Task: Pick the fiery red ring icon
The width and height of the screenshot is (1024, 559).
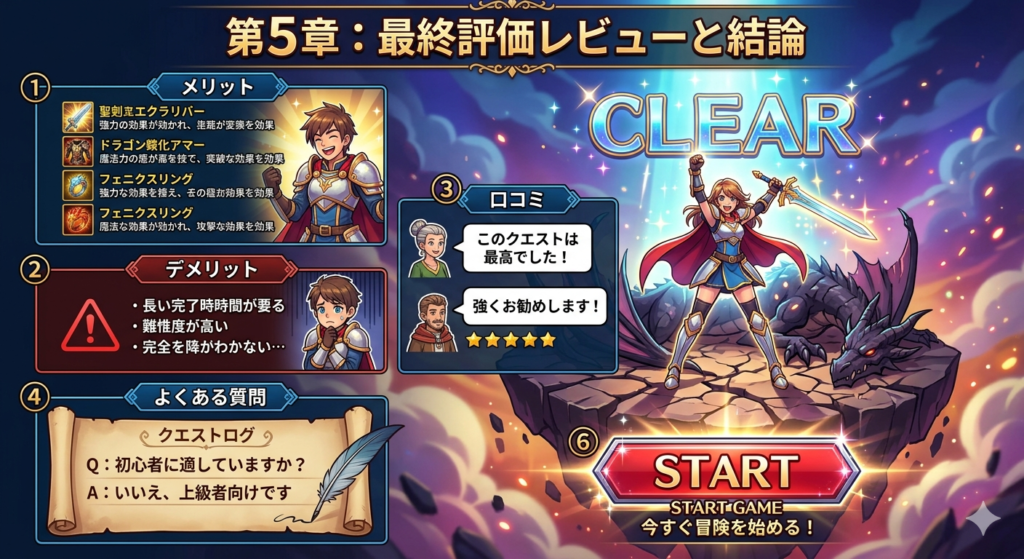Action: (77, 218)
